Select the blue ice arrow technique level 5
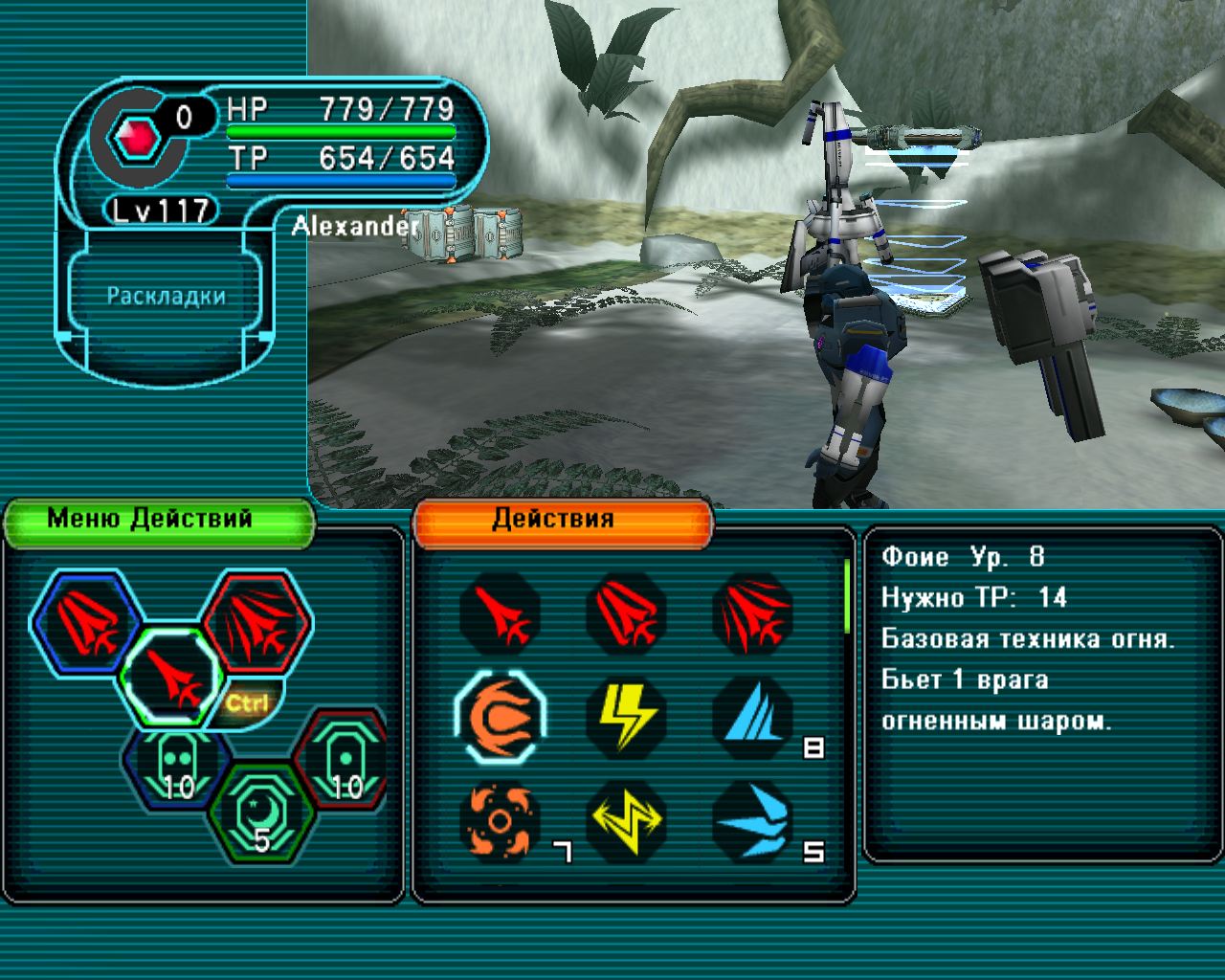 (x=752, y=820)
